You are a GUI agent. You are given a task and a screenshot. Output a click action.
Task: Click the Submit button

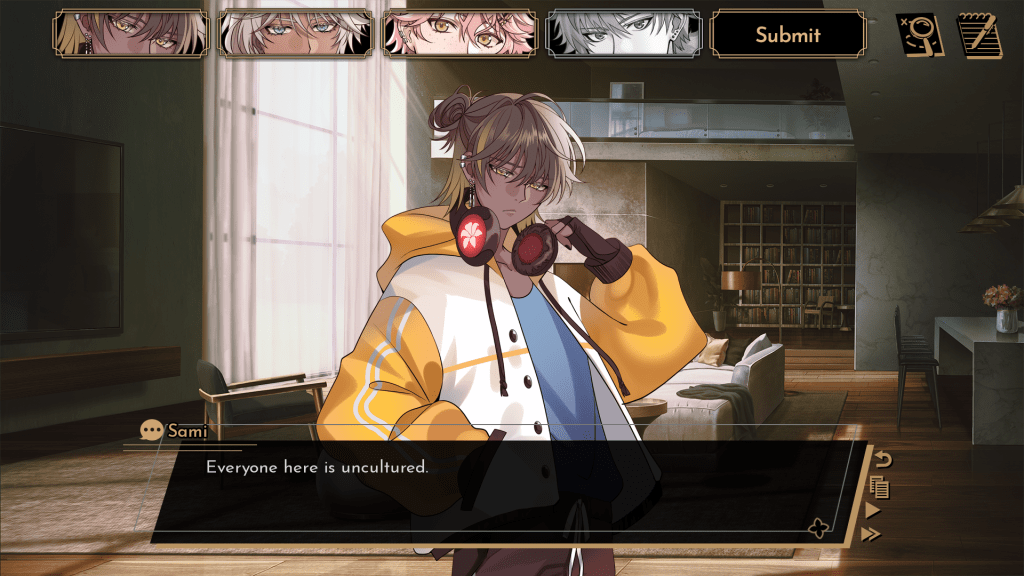(787, 35)
